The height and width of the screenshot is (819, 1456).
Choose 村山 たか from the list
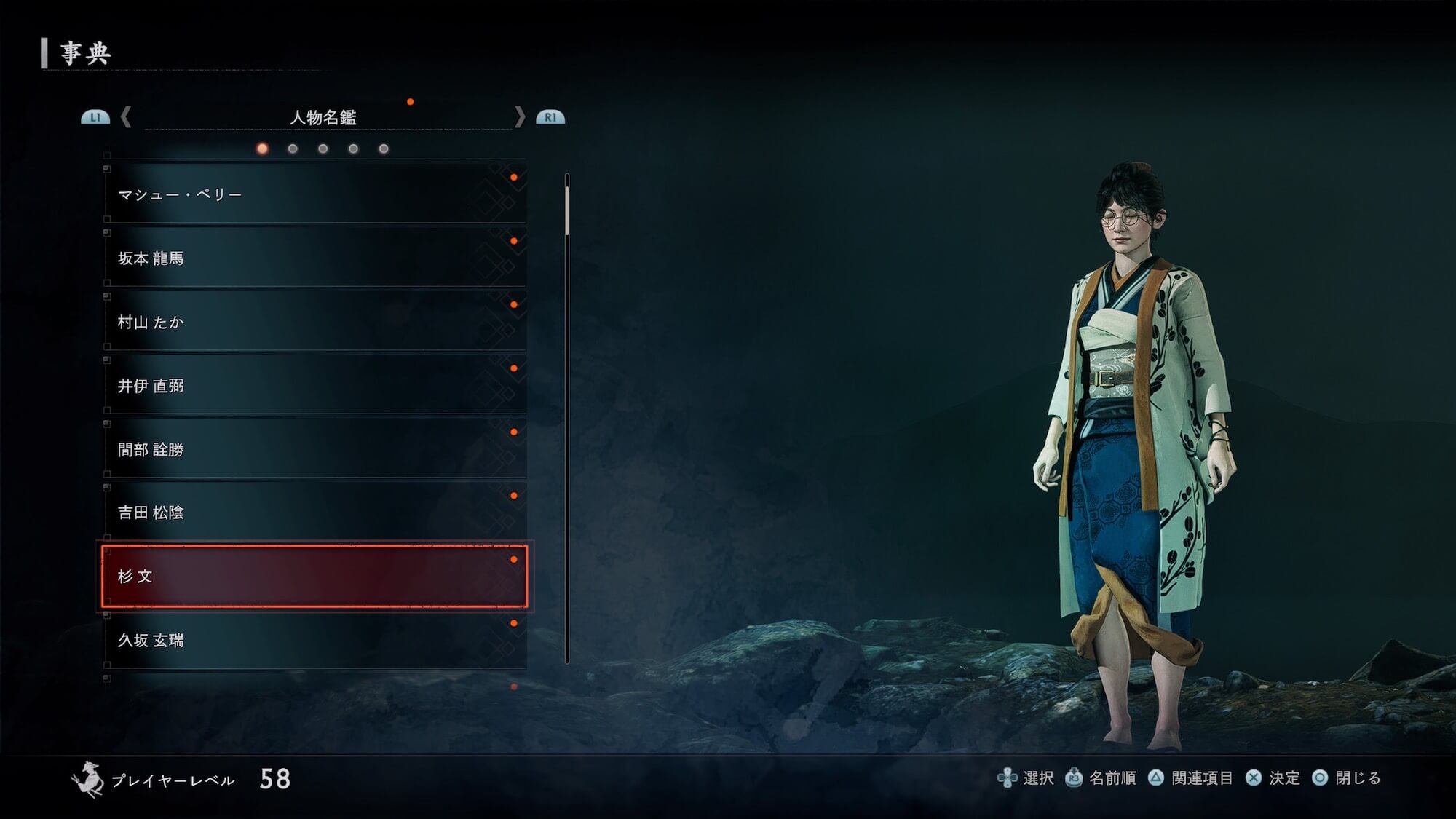[x=314, y=322]
